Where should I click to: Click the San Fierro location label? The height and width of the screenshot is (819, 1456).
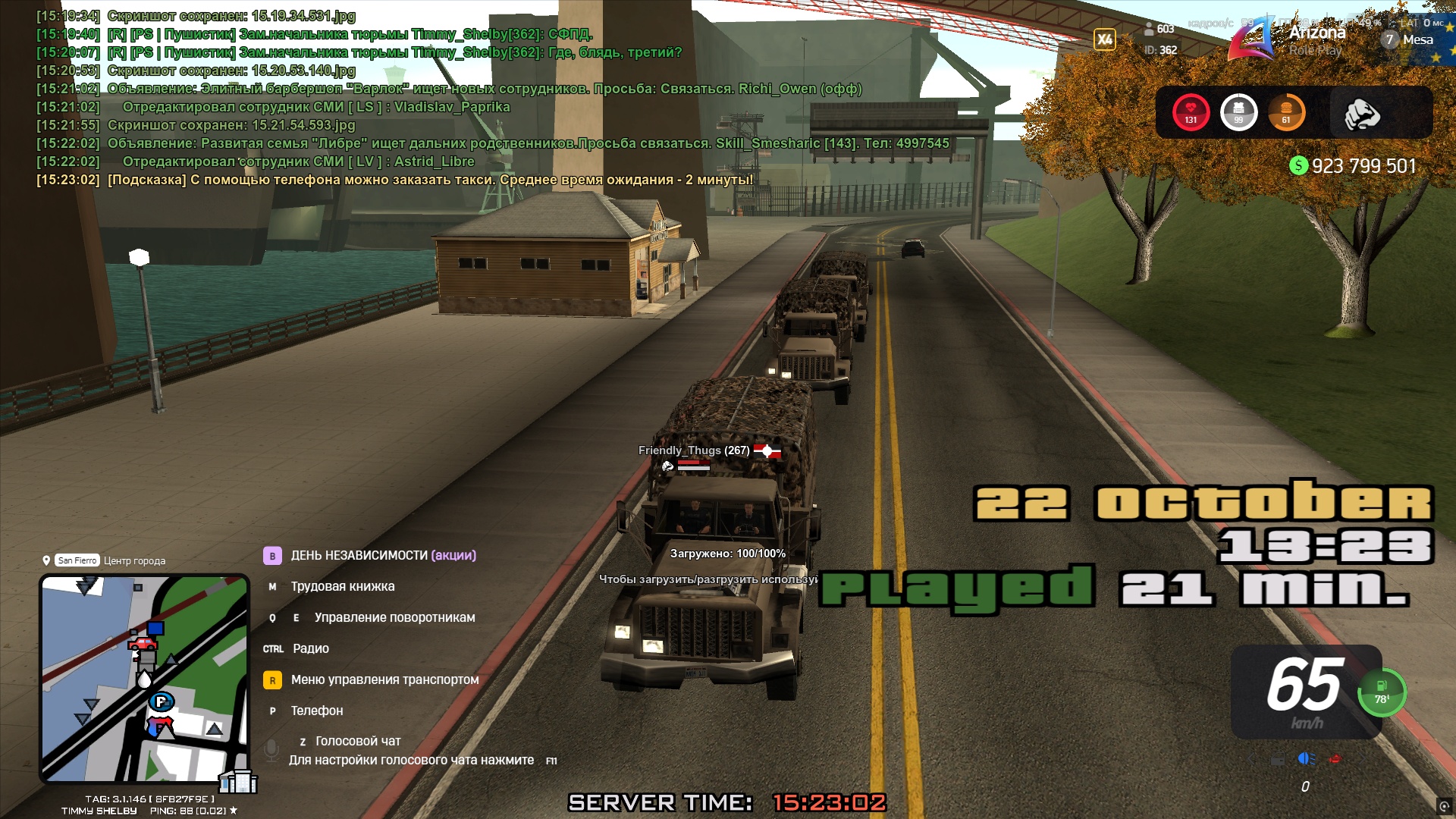point(77,560)
